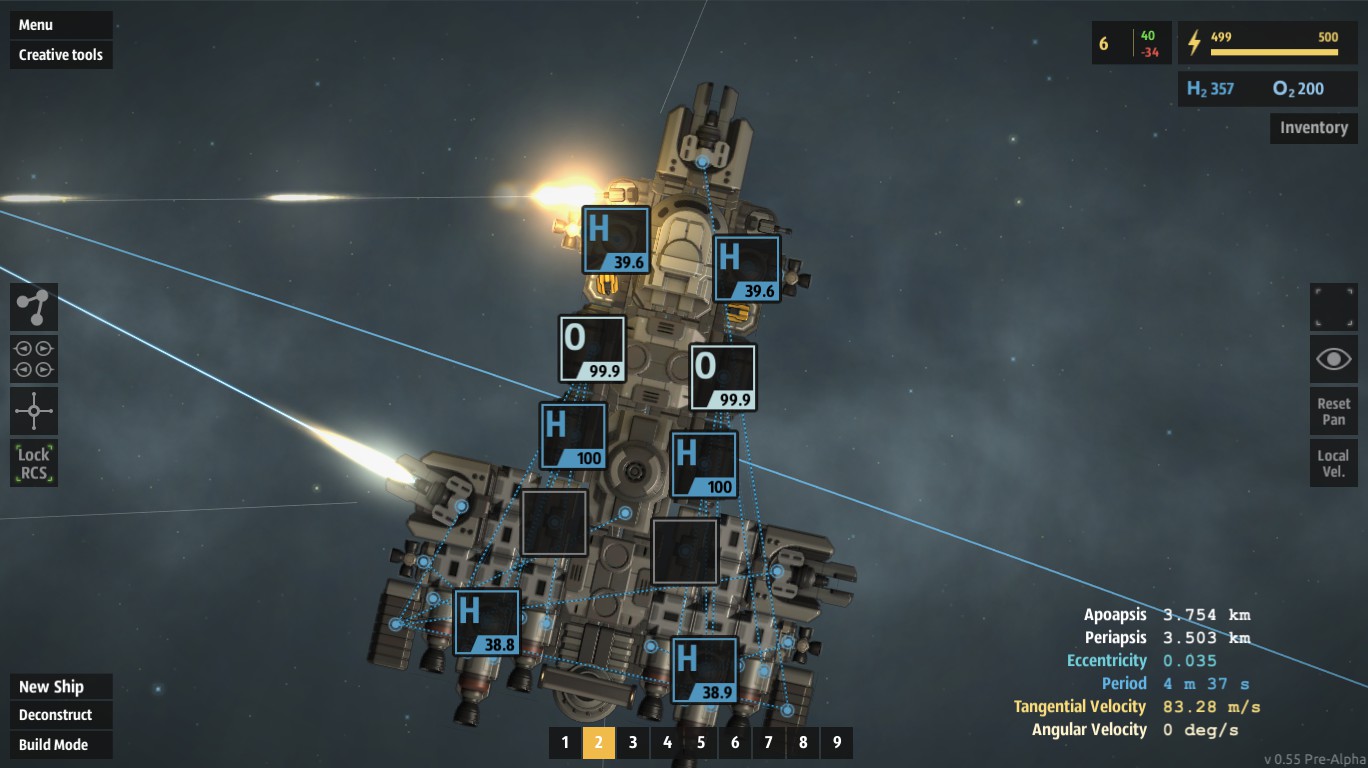Select the ship connections tool icon
This screenshot has width=1368, height=768.
[34, 307]
